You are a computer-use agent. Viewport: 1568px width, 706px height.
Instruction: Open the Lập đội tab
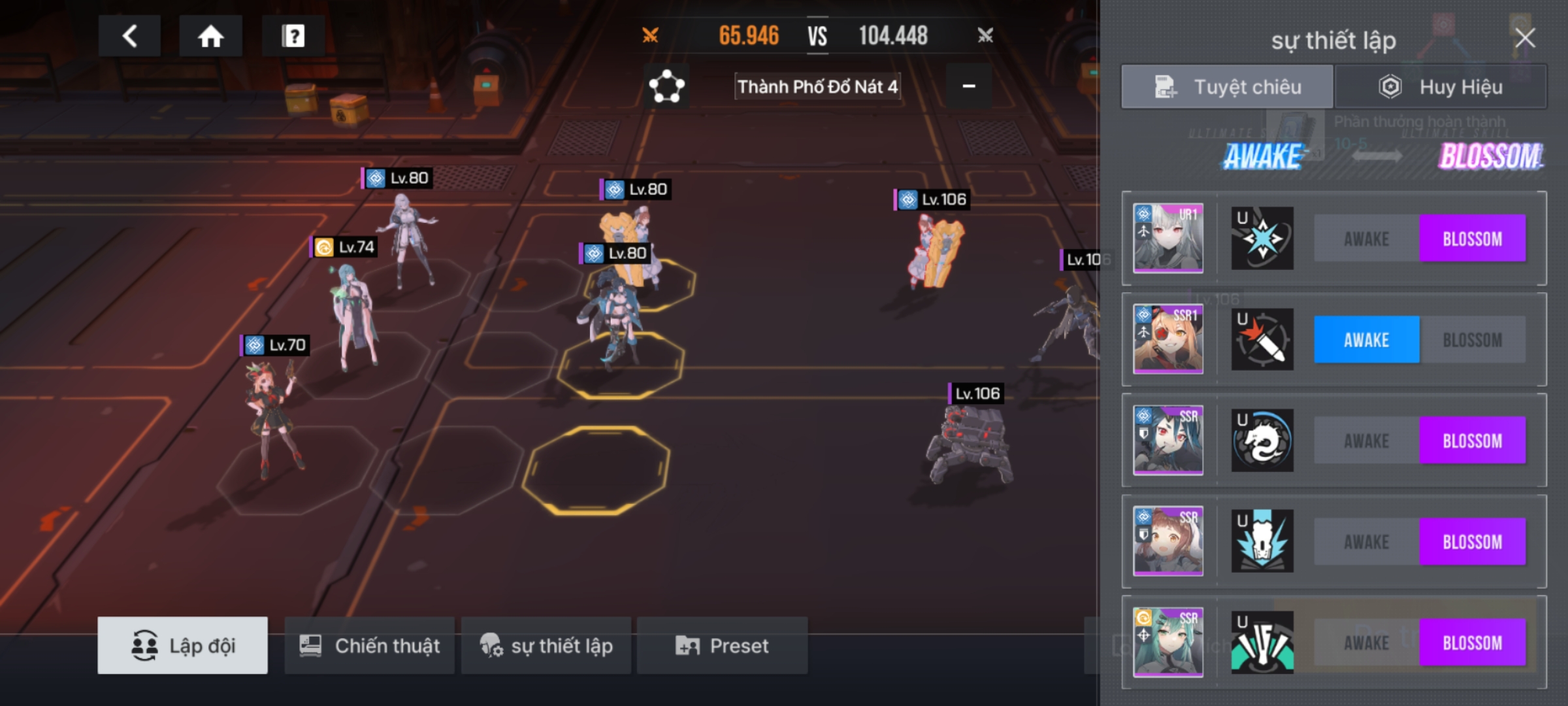(x=182, y=645)
